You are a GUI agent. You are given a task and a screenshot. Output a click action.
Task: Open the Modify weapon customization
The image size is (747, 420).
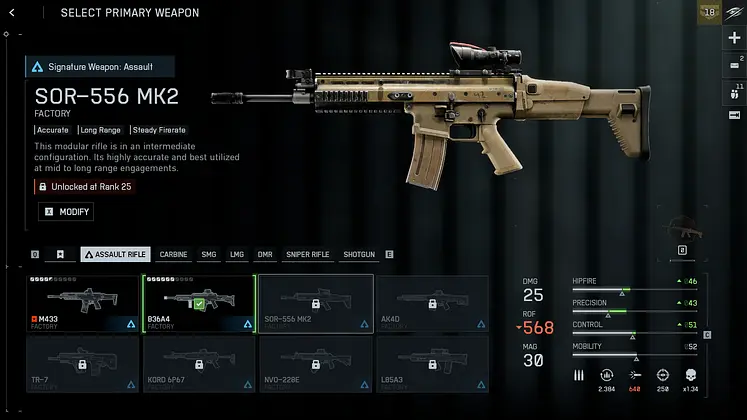pos(66,212)
